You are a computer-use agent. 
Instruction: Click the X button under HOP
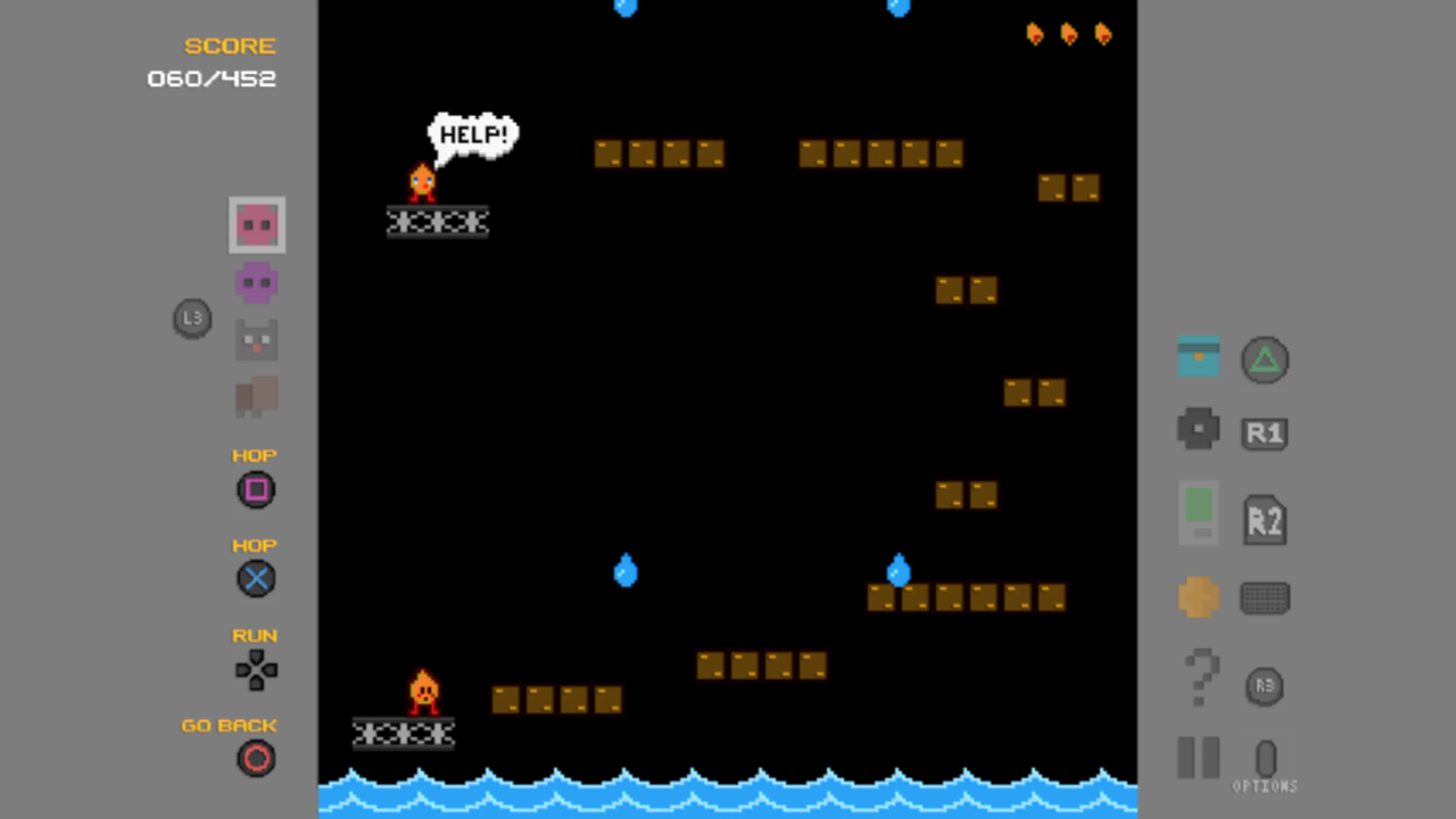click(x=256, y=579)
